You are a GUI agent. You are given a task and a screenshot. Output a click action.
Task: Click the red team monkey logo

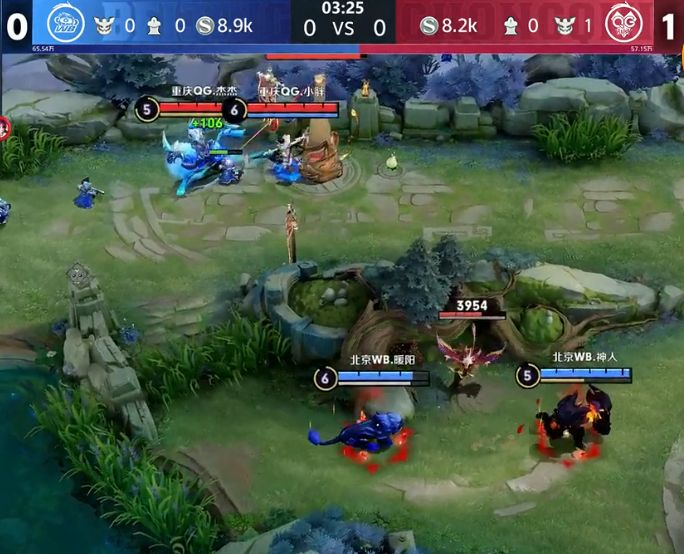[624, 23]
